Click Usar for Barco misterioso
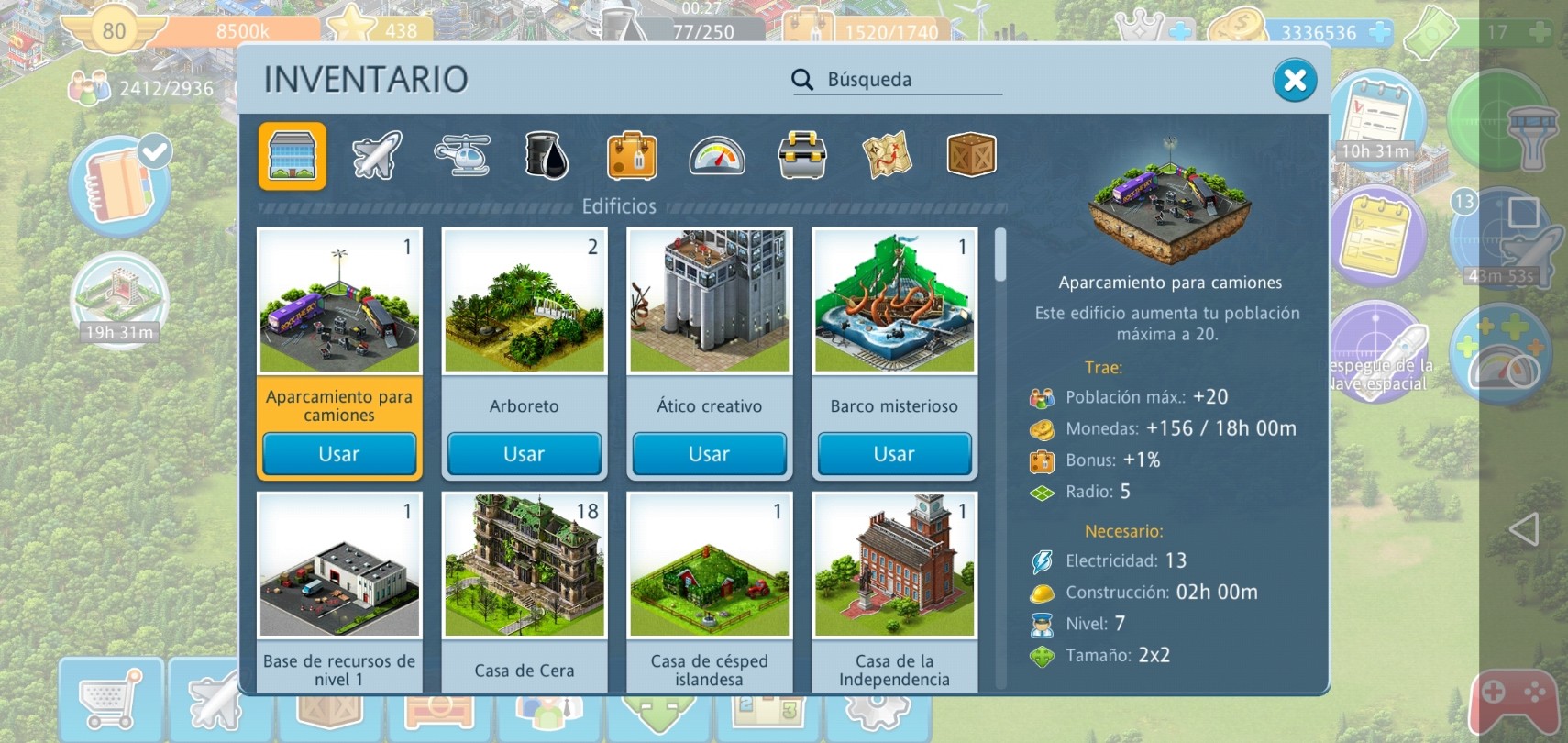This screenshot has width=1568, height=743. point(894,454)
